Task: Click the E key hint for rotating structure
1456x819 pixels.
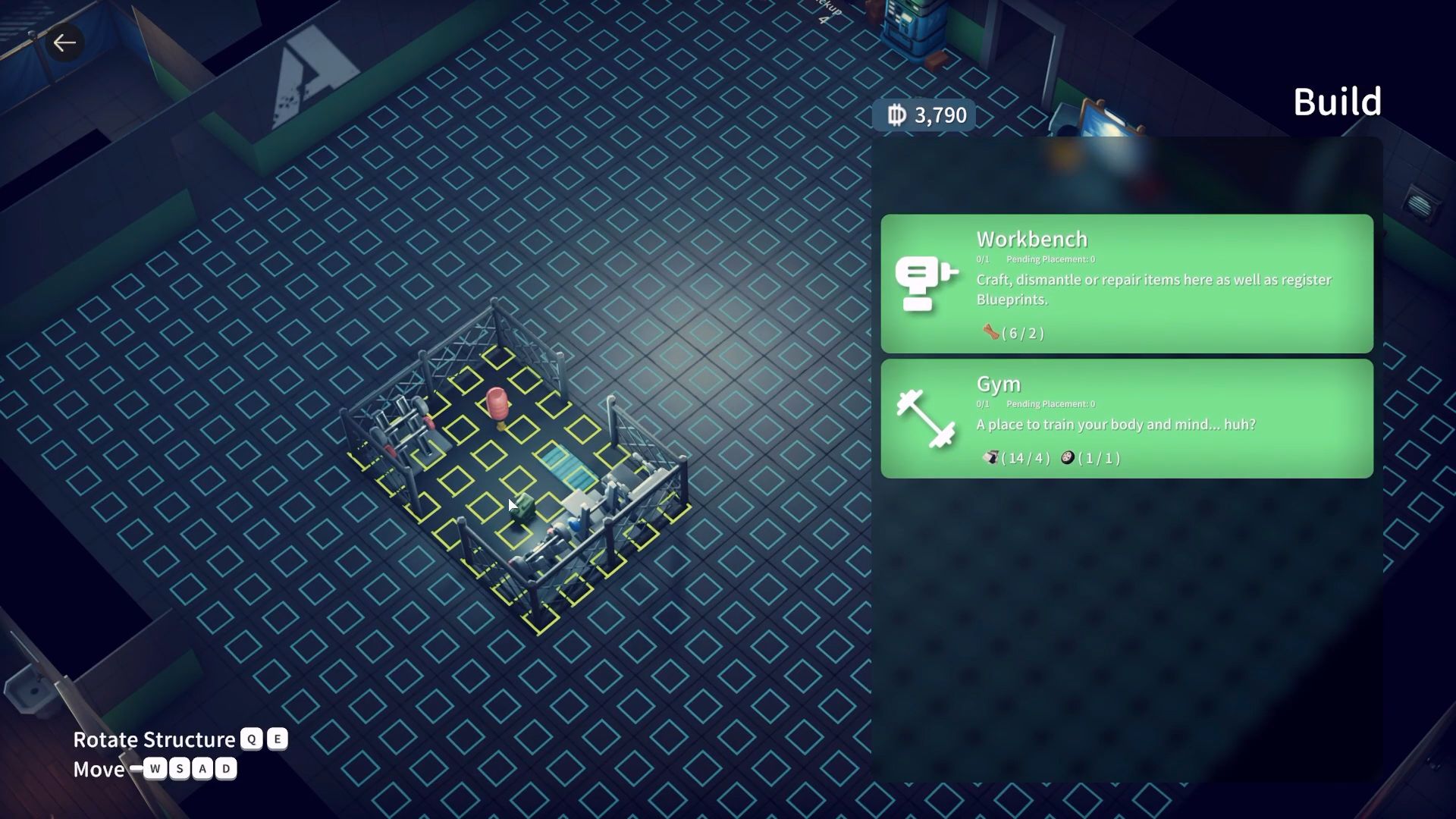Action: click(x=278, y=739)
